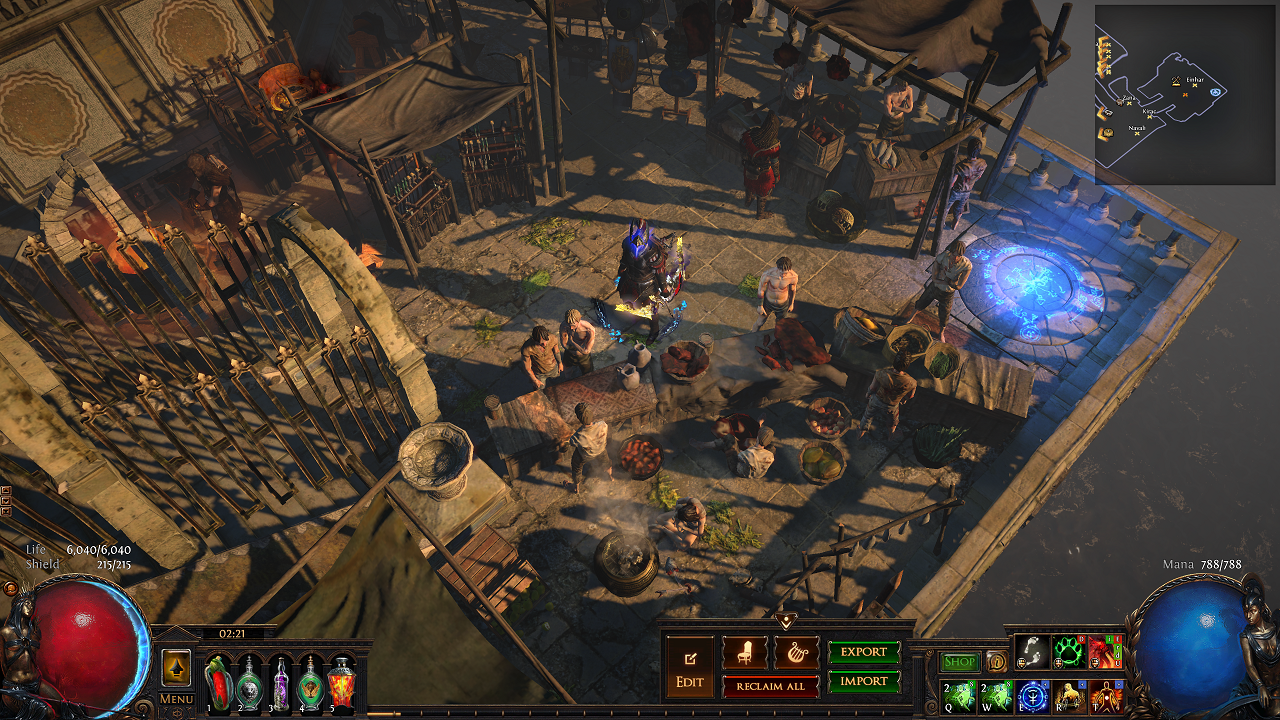Image resolution: width=1280 pixels, height=720 pixels.
Task: Use the red life flask
Action: [218, 682]
